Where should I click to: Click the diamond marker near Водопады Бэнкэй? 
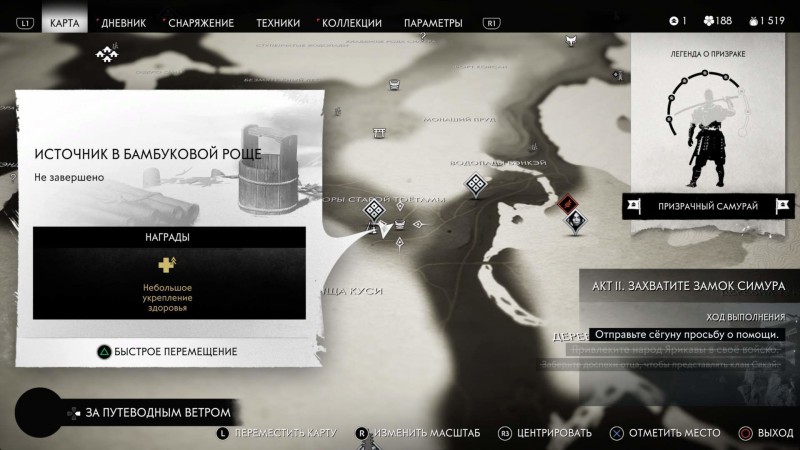pos(476,184)
